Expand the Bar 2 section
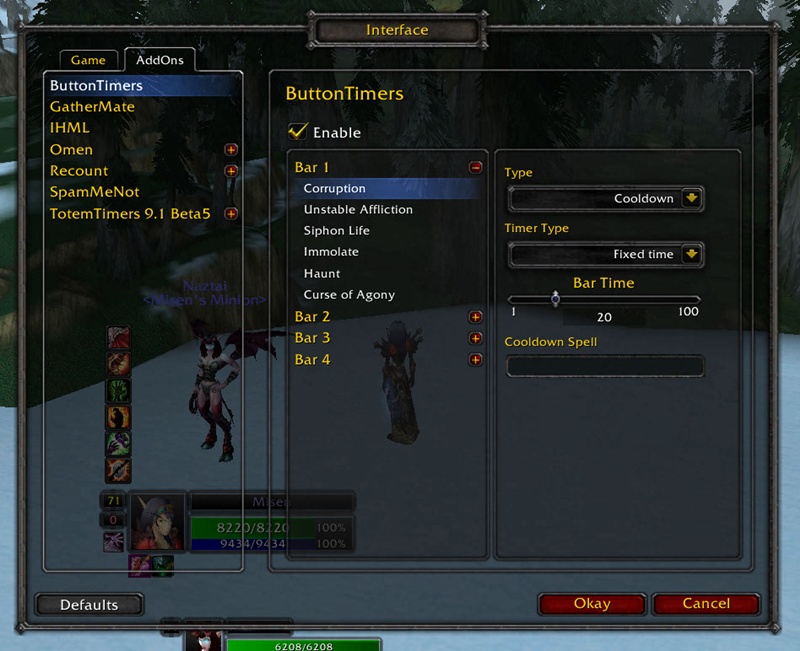This screenshot has width=800, height=651. point(475,317)
